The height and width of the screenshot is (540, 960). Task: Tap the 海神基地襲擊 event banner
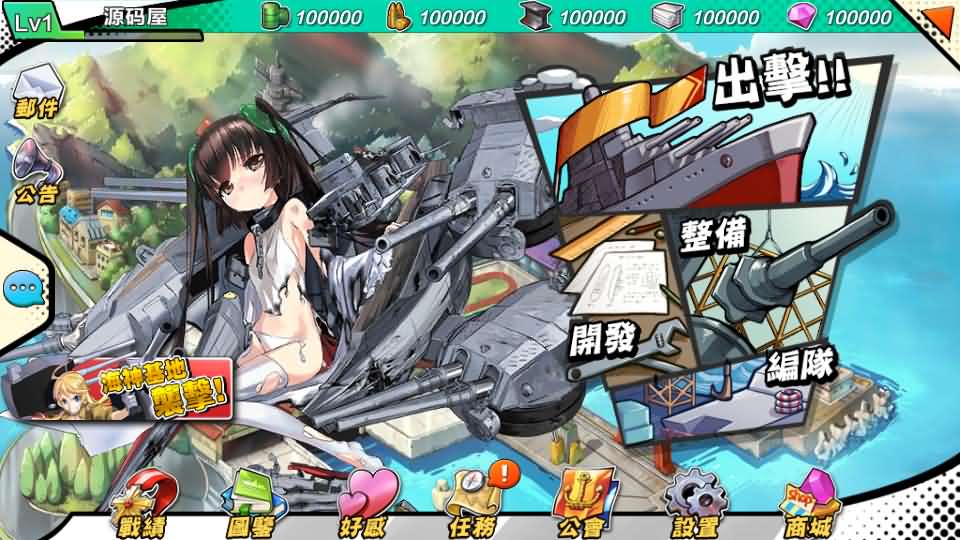[x=120, y=385]
